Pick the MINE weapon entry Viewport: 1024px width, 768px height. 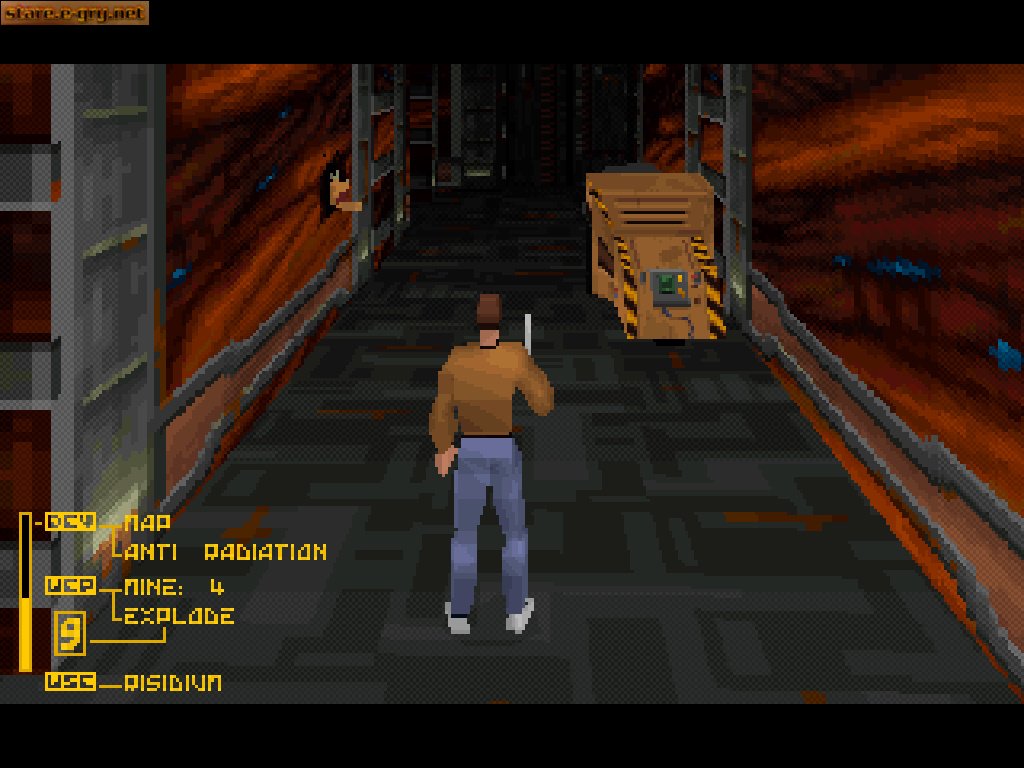tap(174, 586)
